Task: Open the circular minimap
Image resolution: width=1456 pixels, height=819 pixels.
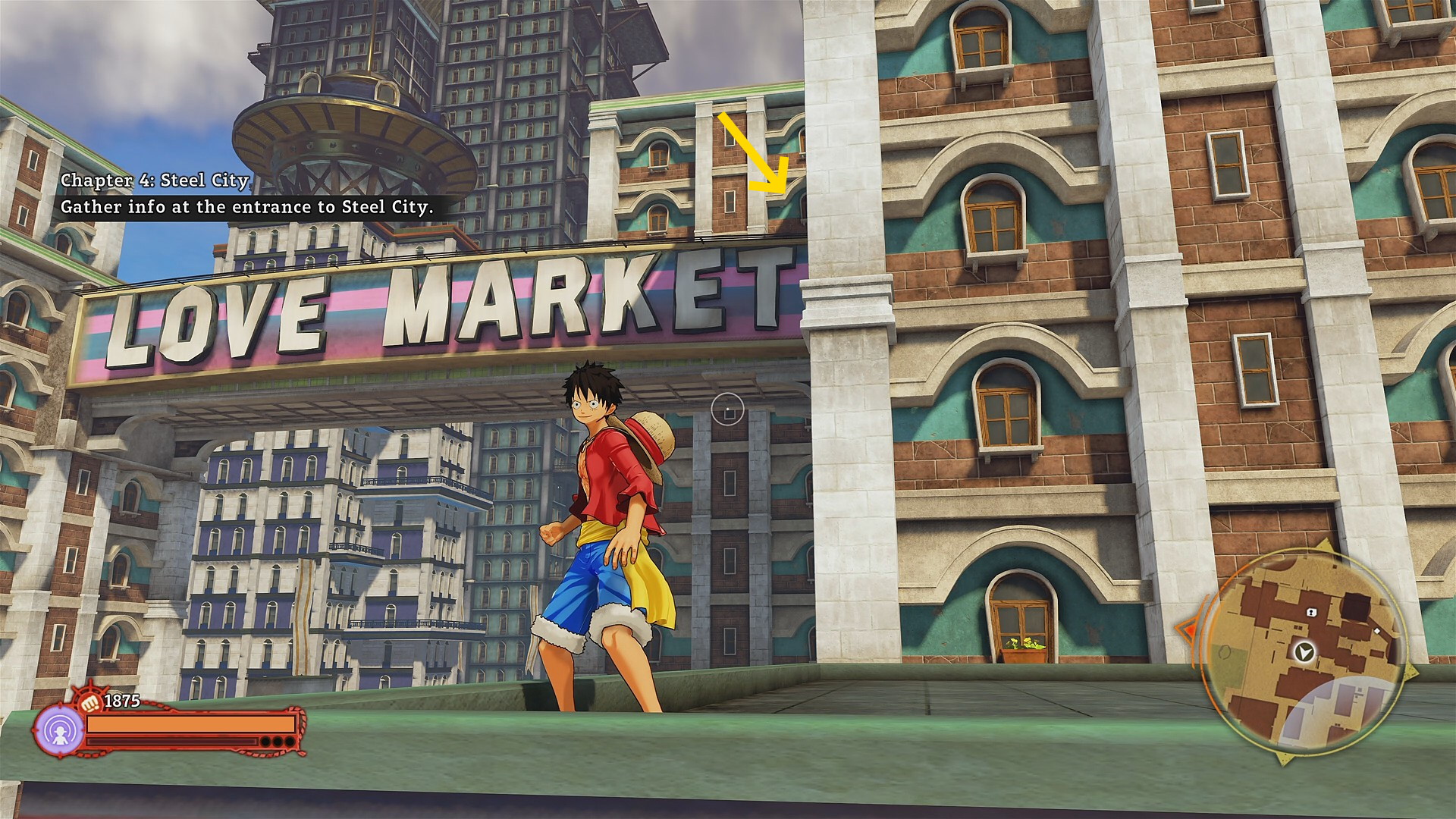Action: point(1301,655)
